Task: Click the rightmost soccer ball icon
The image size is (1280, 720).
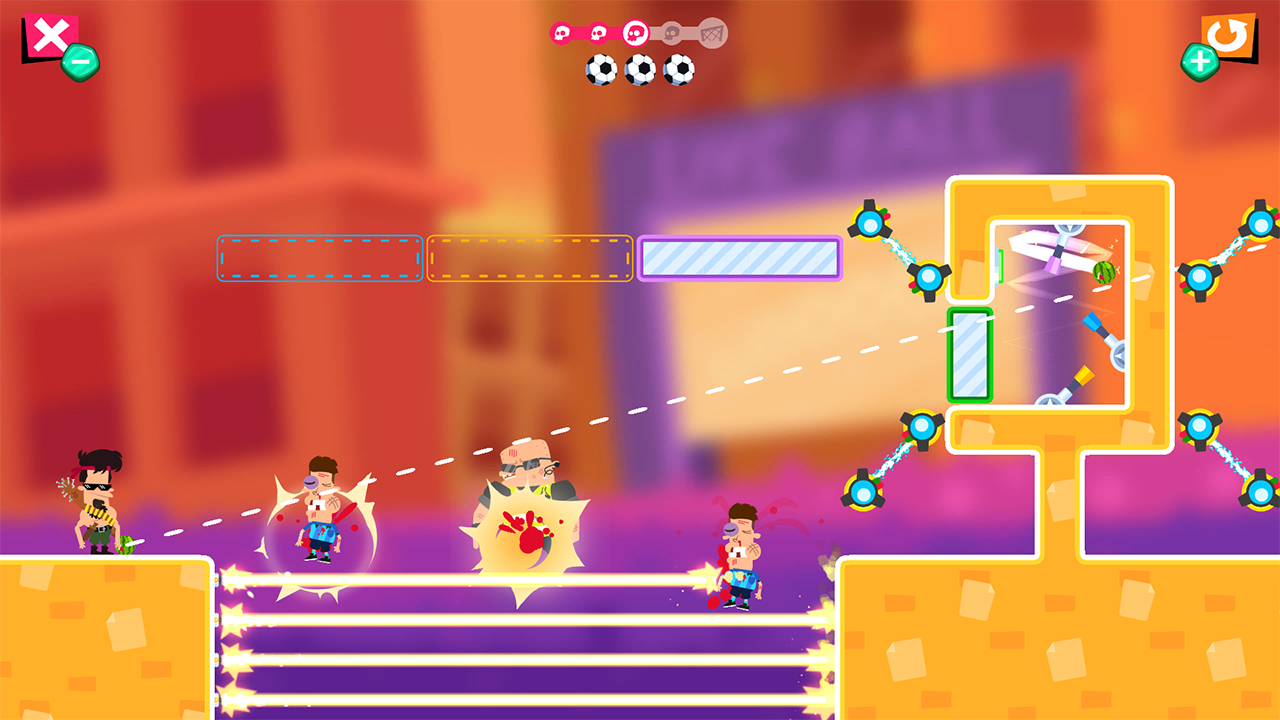Action: (x=678, y=69)
